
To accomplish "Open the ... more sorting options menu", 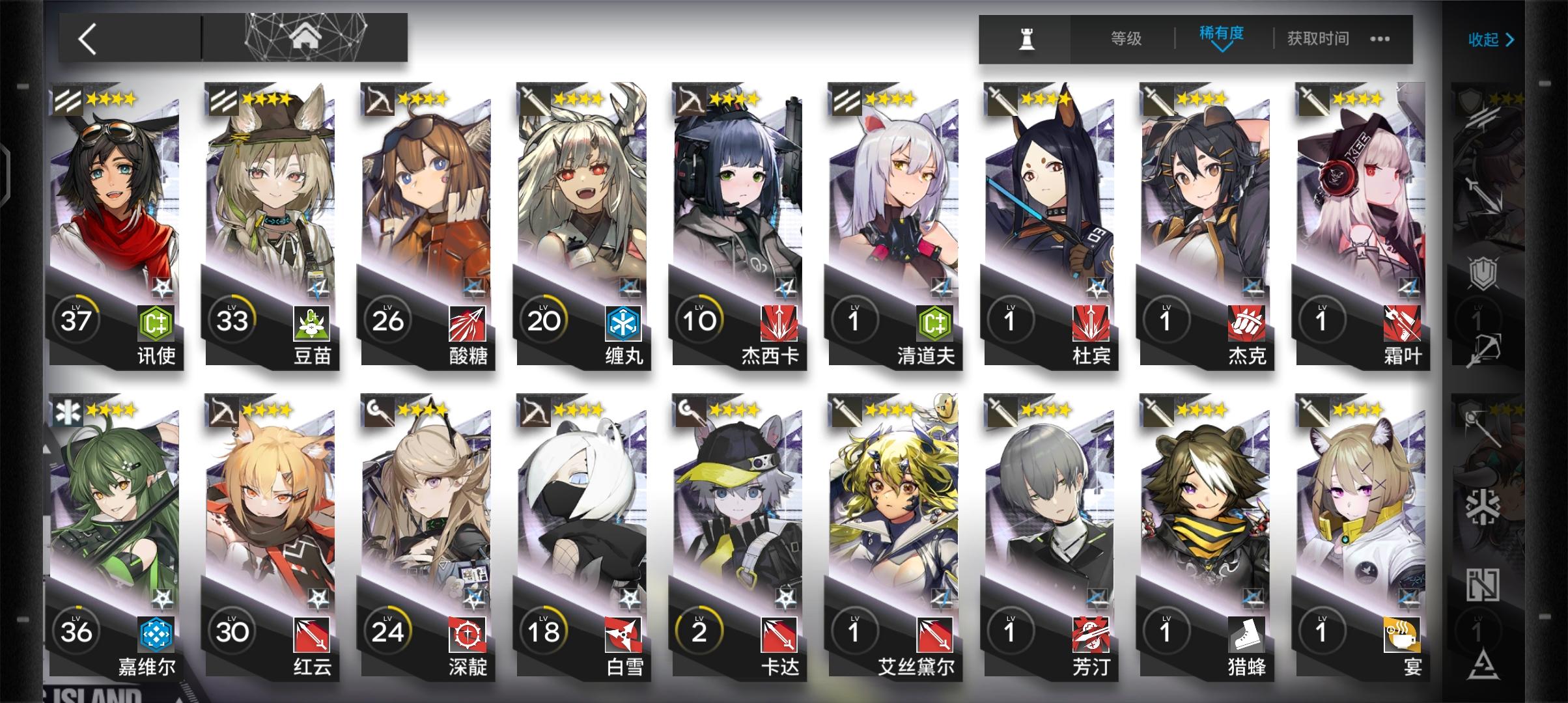I will click(x=1379, y=39).
